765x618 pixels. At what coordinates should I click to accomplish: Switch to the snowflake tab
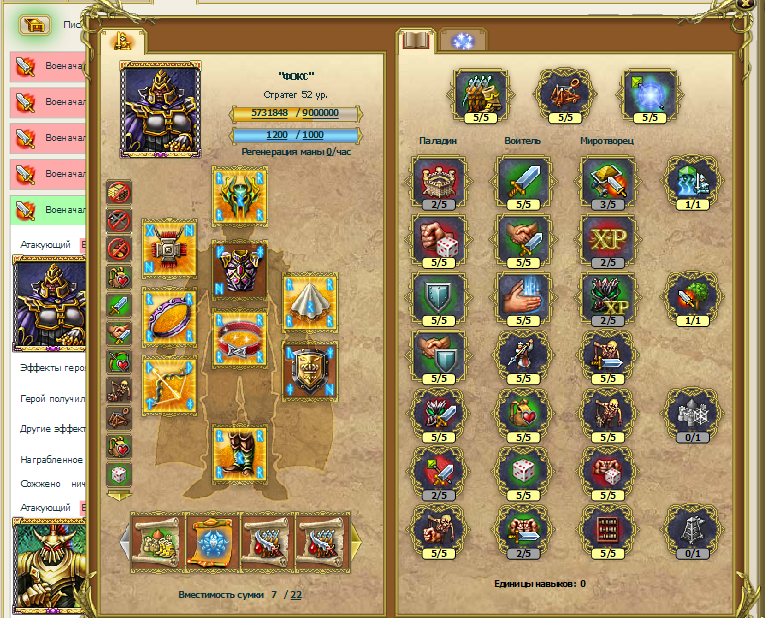coord(462,41)
